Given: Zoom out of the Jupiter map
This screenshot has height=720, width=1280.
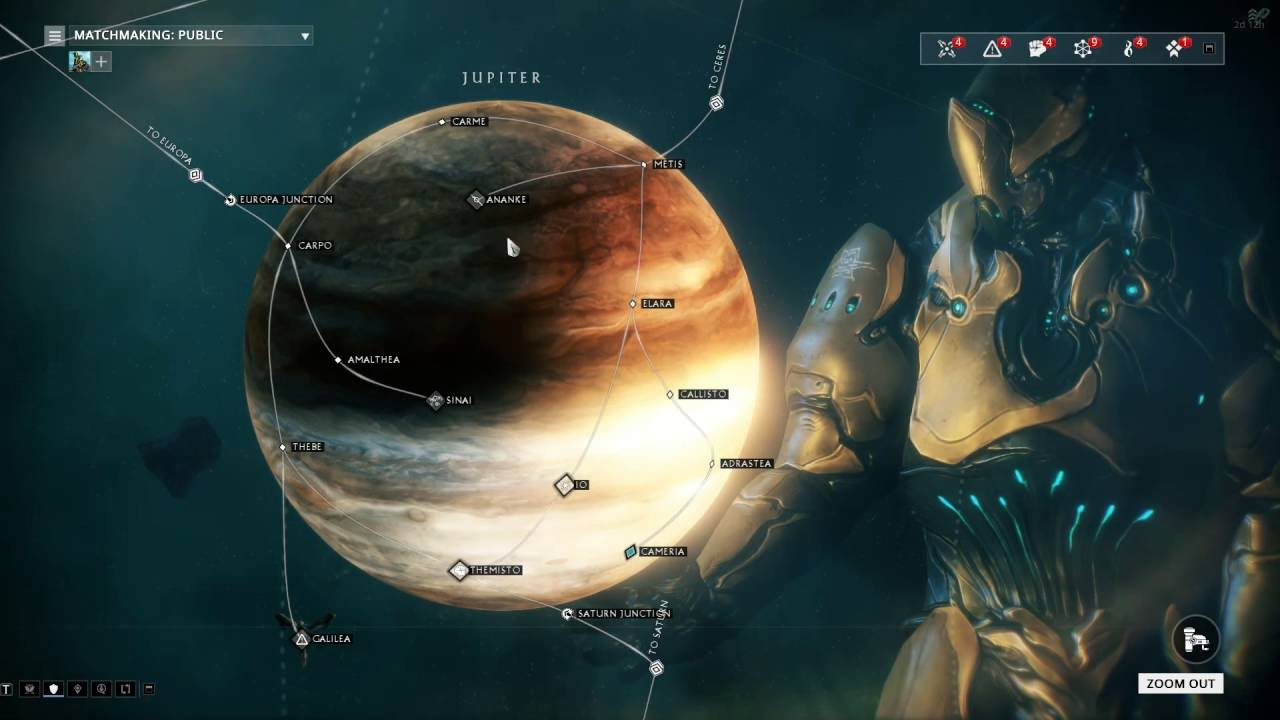Looking at the screenshot, I should [x=1180, y=684].
